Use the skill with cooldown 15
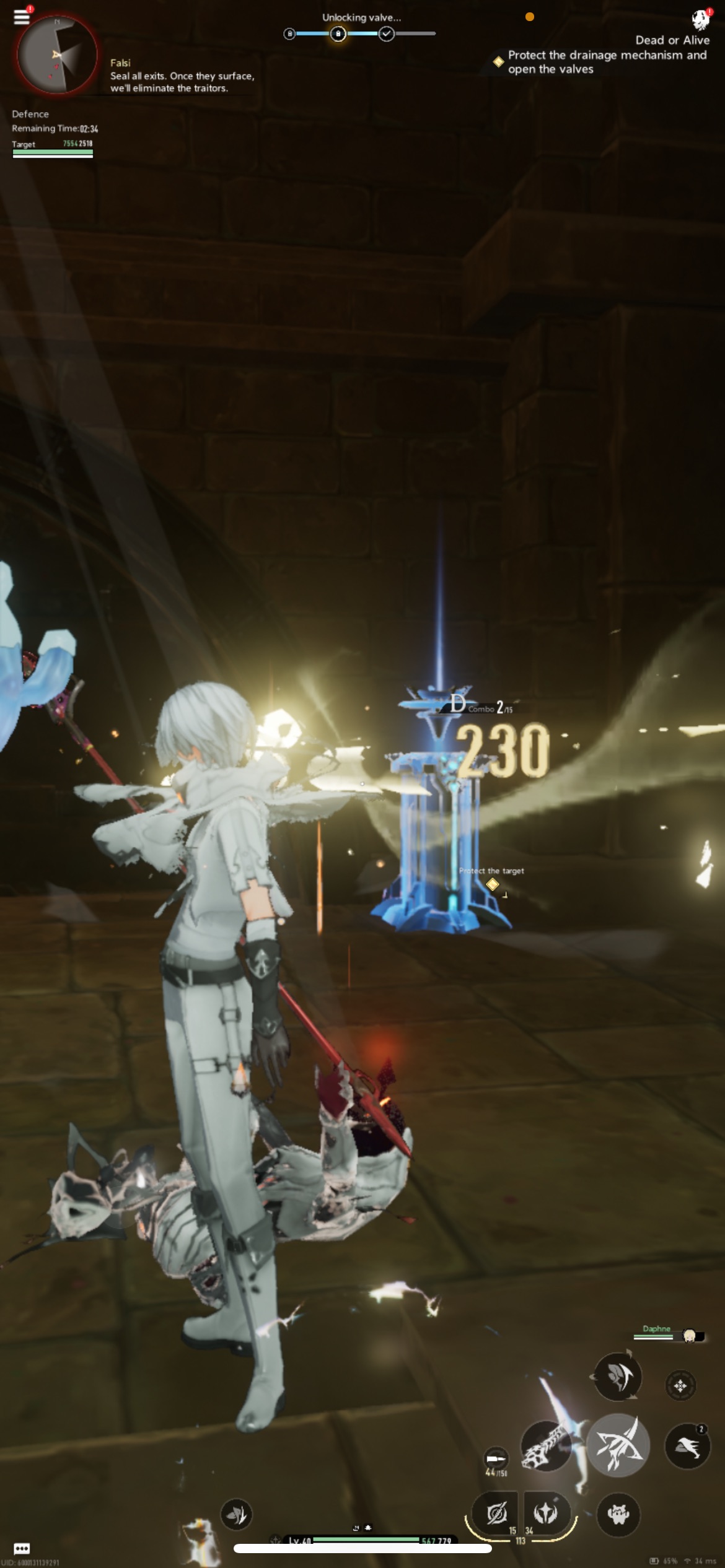Screen dimensions: 725x1568 pos(497,1513)
